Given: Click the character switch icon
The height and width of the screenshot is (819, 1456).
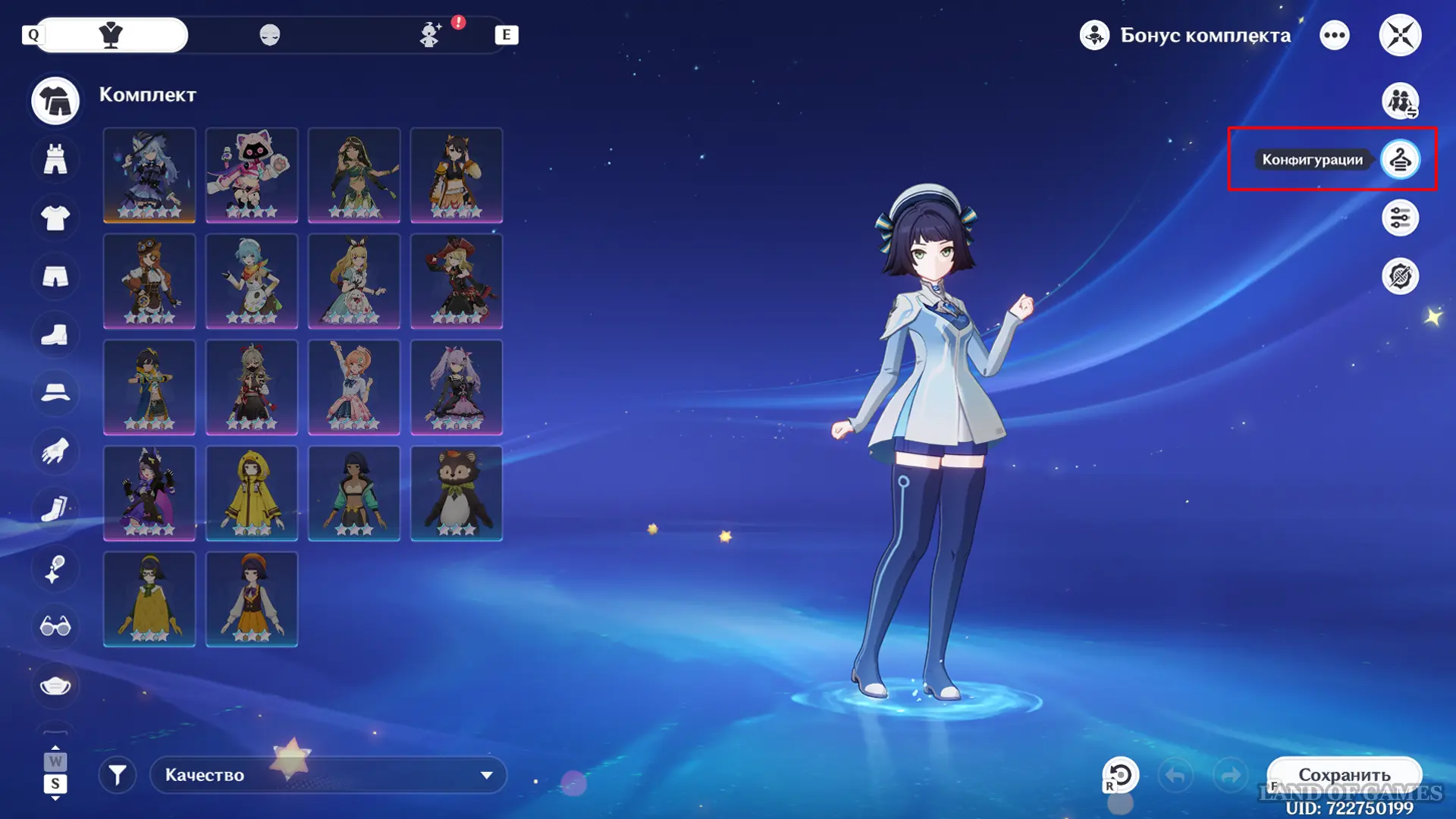Looking at the screenshot, I should point(1400,101).
